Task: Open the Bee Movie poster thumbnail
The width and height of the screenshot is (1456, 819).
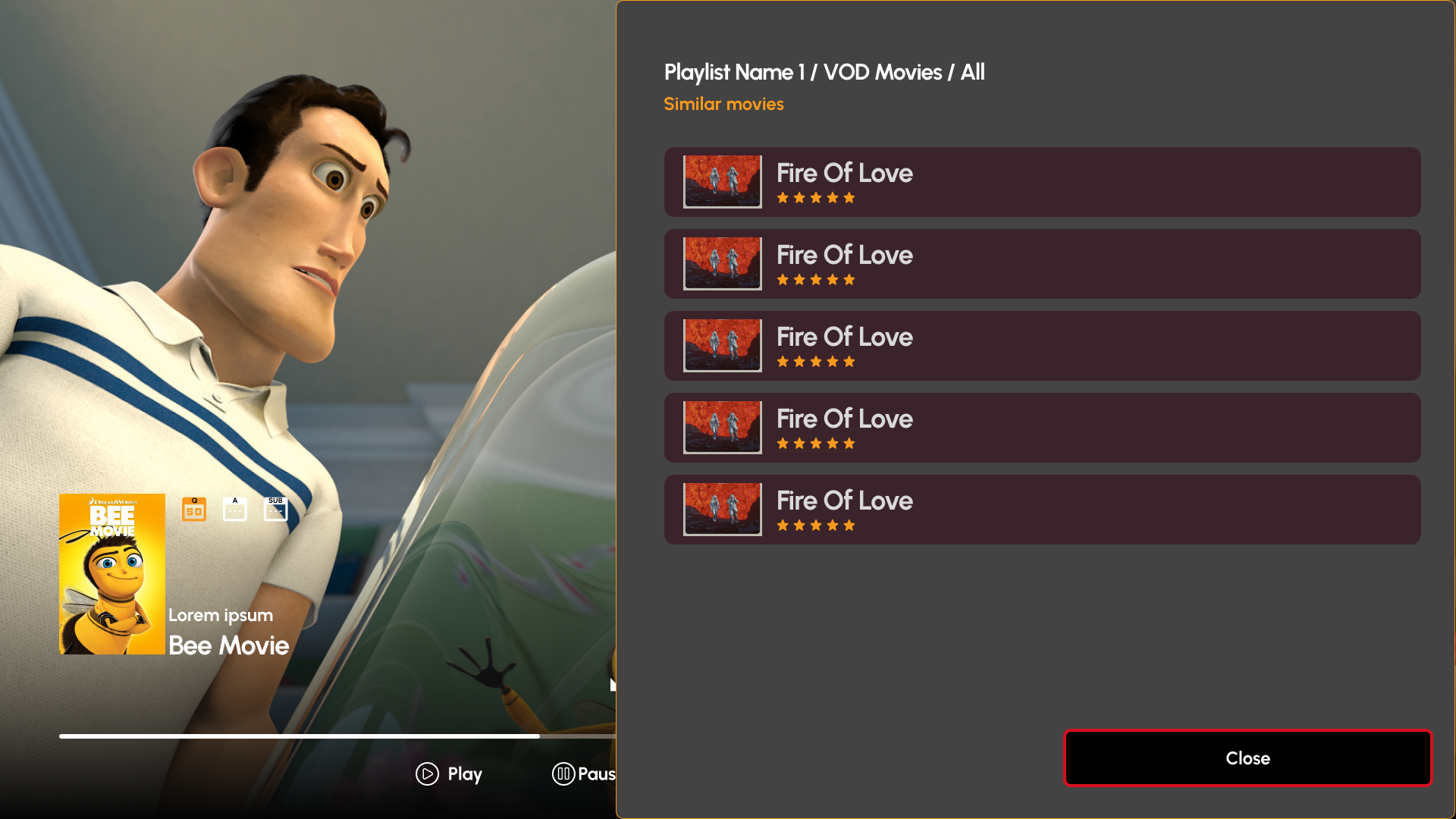Action: pos(111,573)
